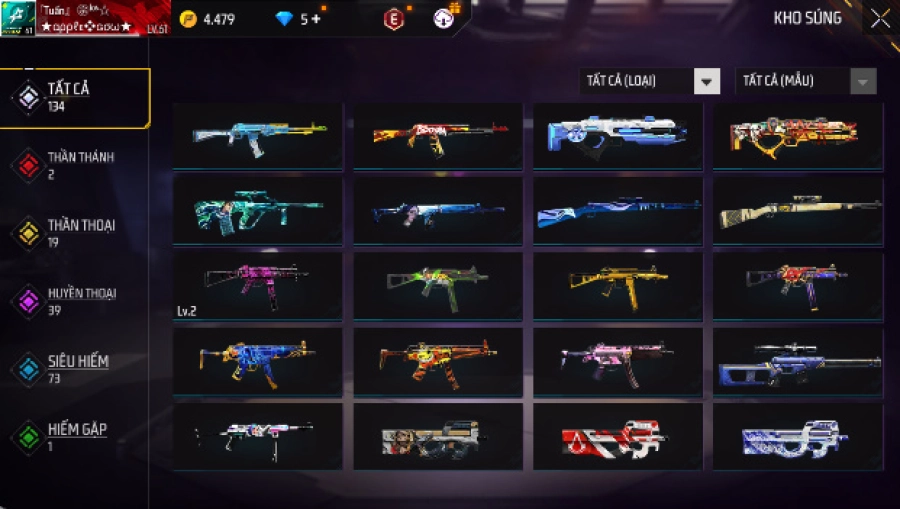Open the player profile avatar
900x509 pixels.
coord(19,17)
